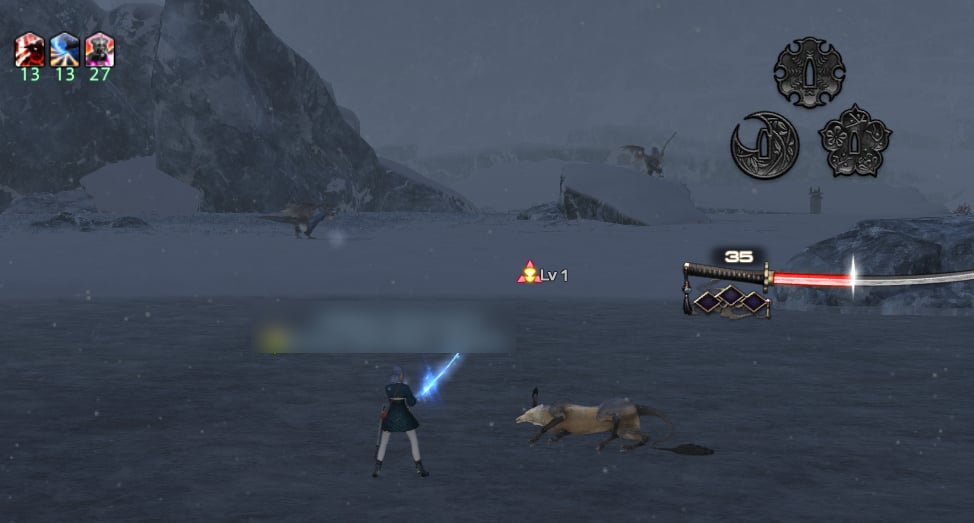Click the snowflake Setsu seal on top
The width and height of the screenshot is (974, 523).
coord(809,72)
